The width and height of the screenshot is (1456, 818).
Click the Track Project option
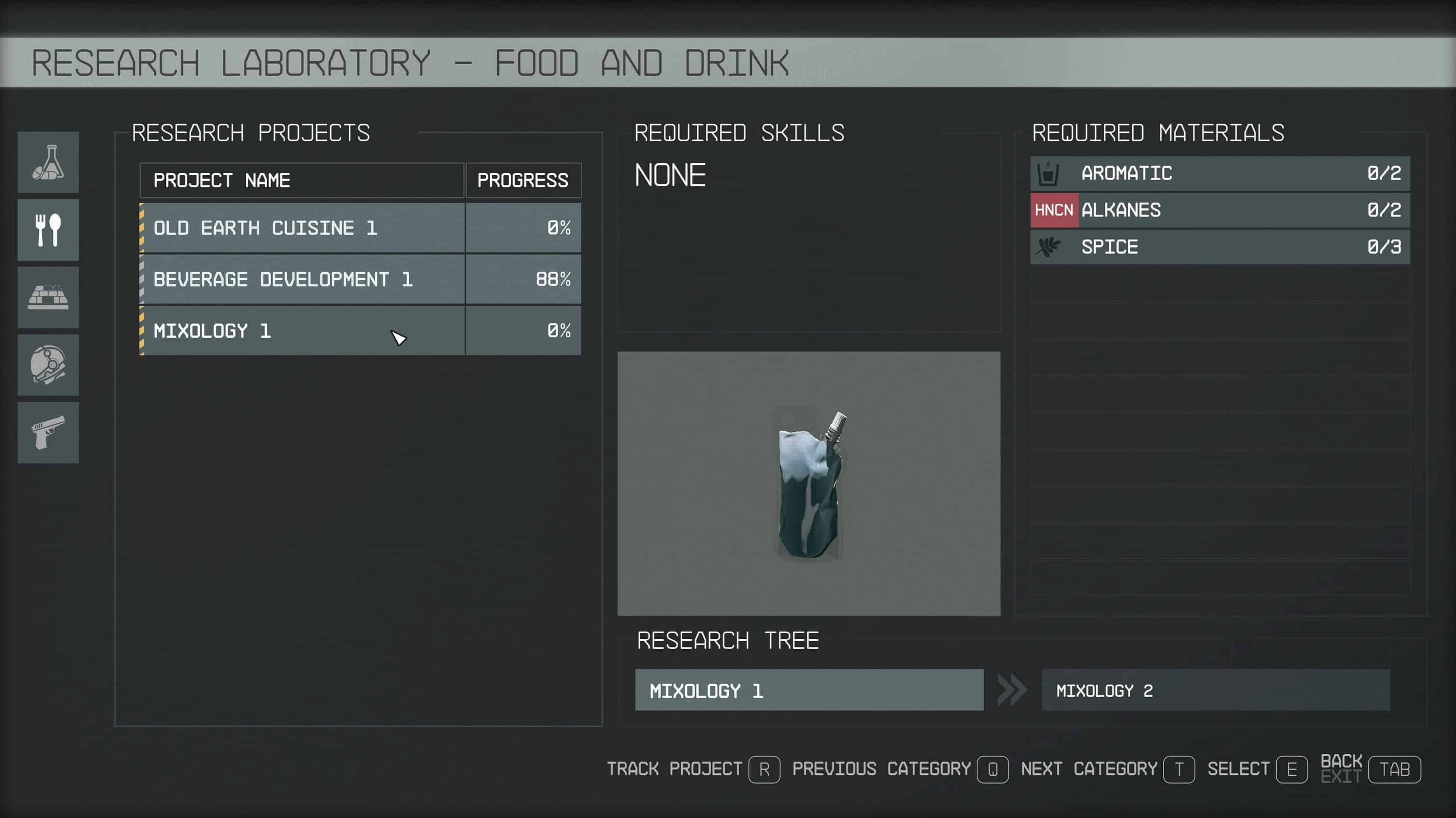pyautogui.click(x=693, y=770)
